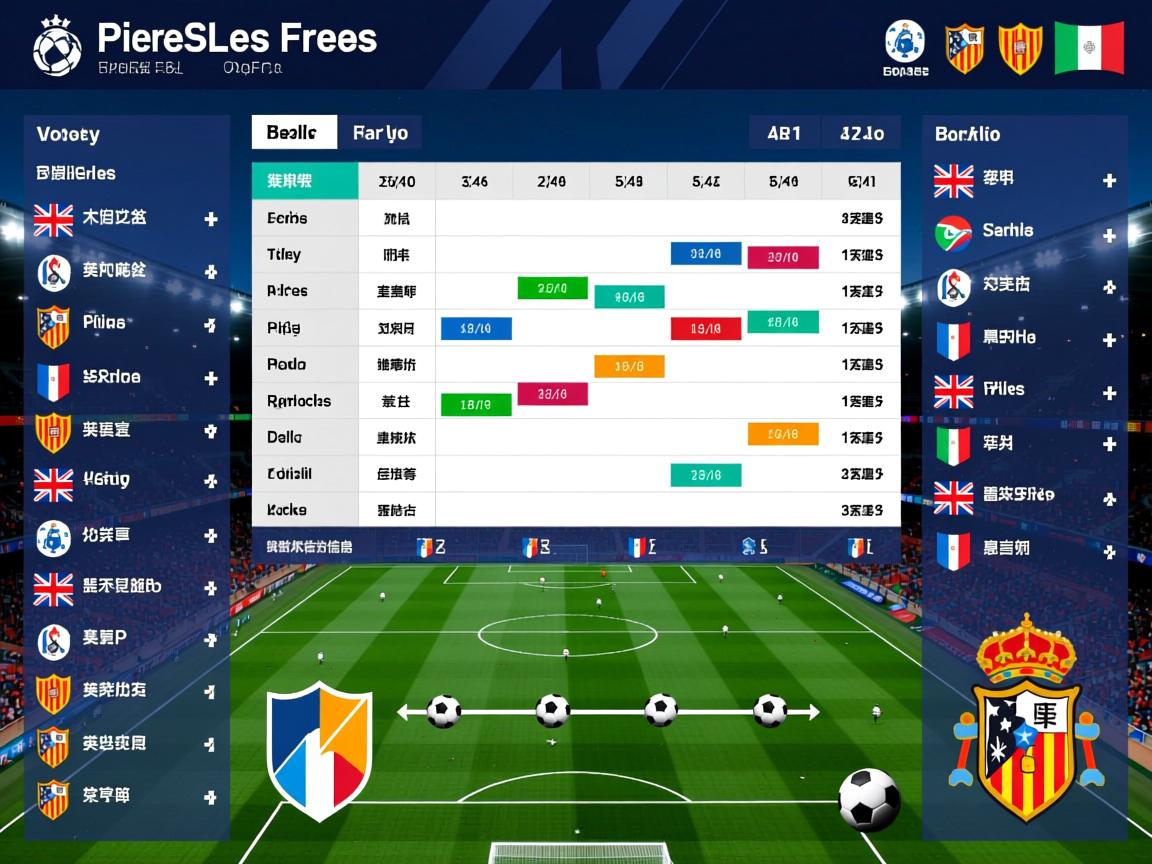Pick the blue block in the Tiley row

coord(705,254)
